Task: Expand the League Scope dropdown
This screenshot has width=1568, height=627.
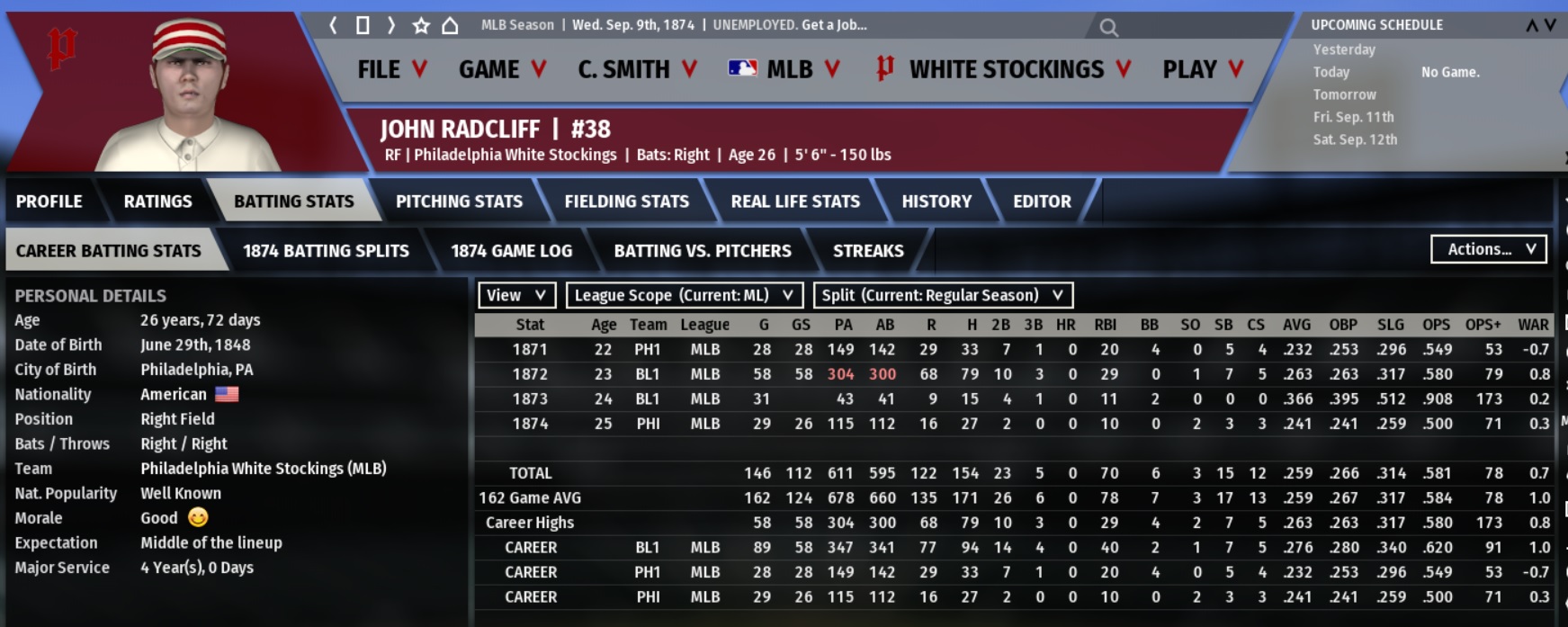Action: [x=684, y=295]
